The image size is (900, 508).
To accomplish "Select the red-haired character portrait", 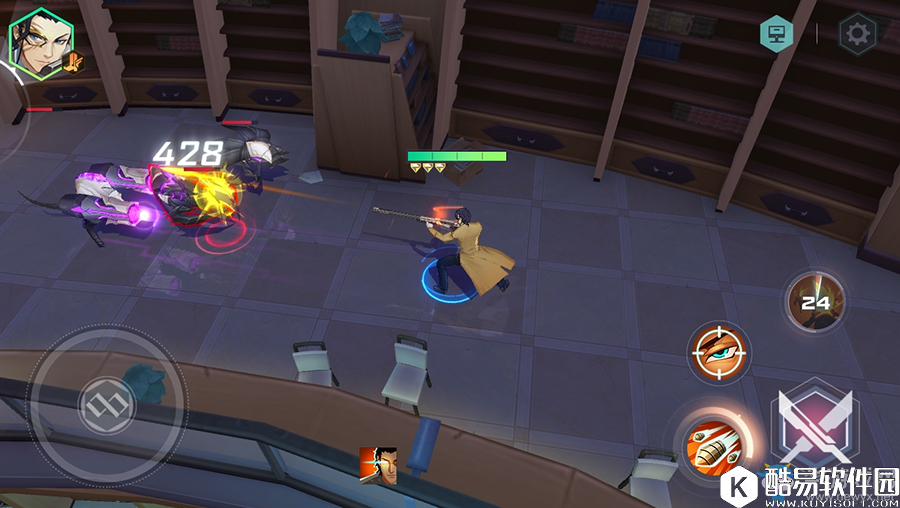I will 378,466.
